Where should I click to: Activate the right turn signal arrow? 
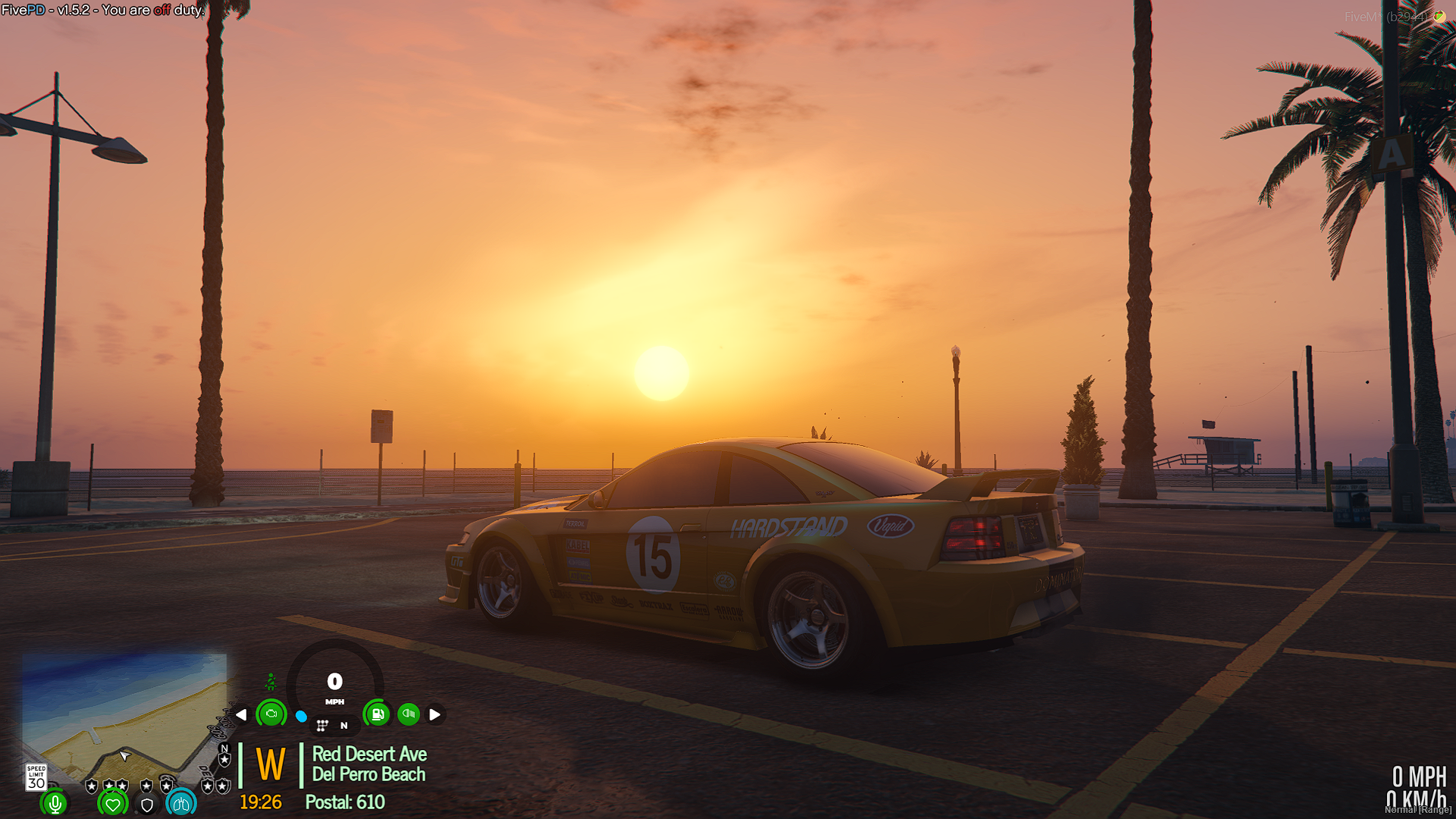coord(435,714)
